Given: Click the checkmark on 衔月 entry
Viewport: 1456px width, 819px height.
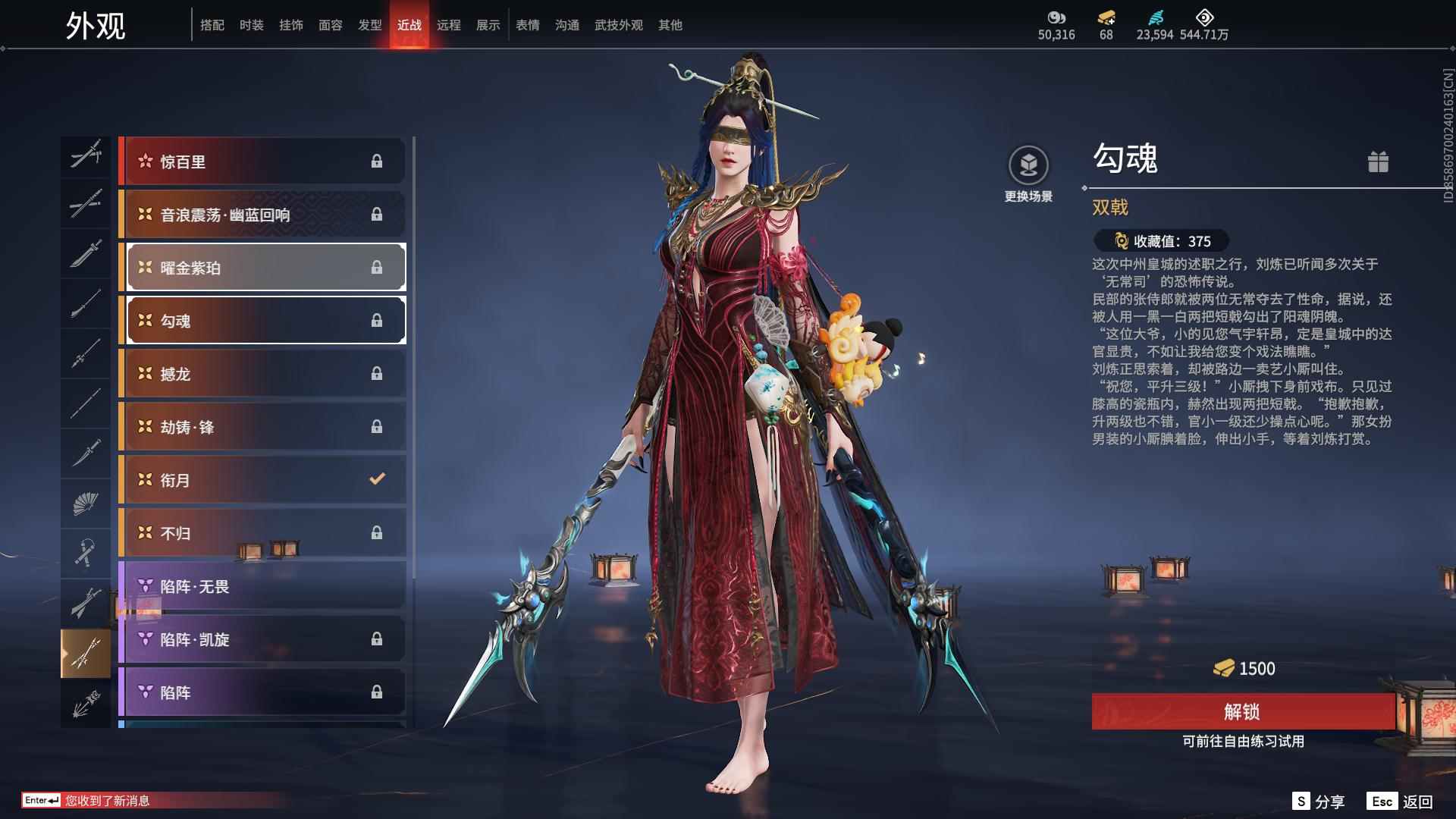Looking at the screenshot, I should pos(375,479).
